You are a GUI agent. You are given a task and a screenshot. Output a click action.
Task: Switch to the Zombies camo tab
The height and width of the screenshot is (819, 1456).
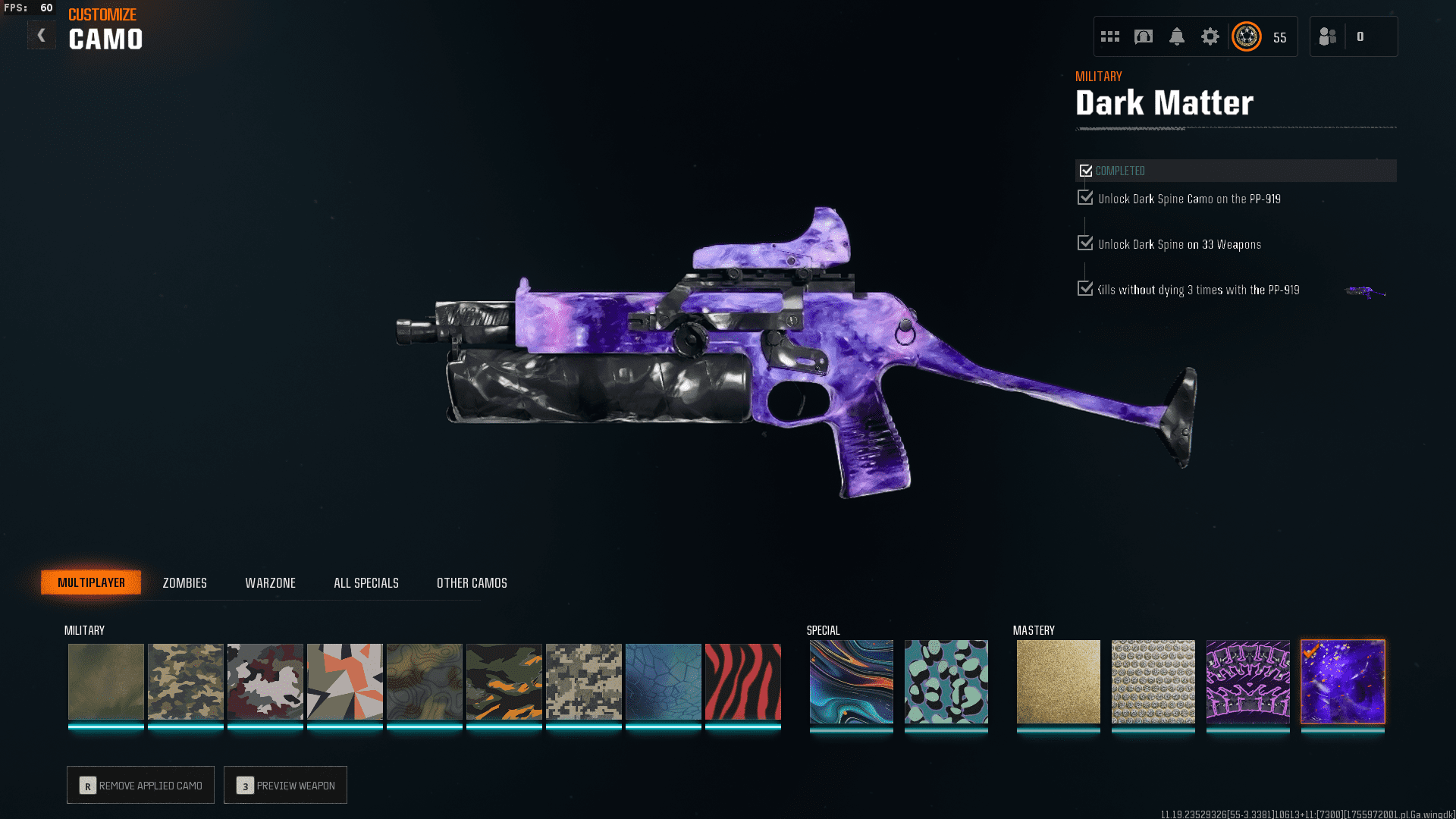coord(184,582)
